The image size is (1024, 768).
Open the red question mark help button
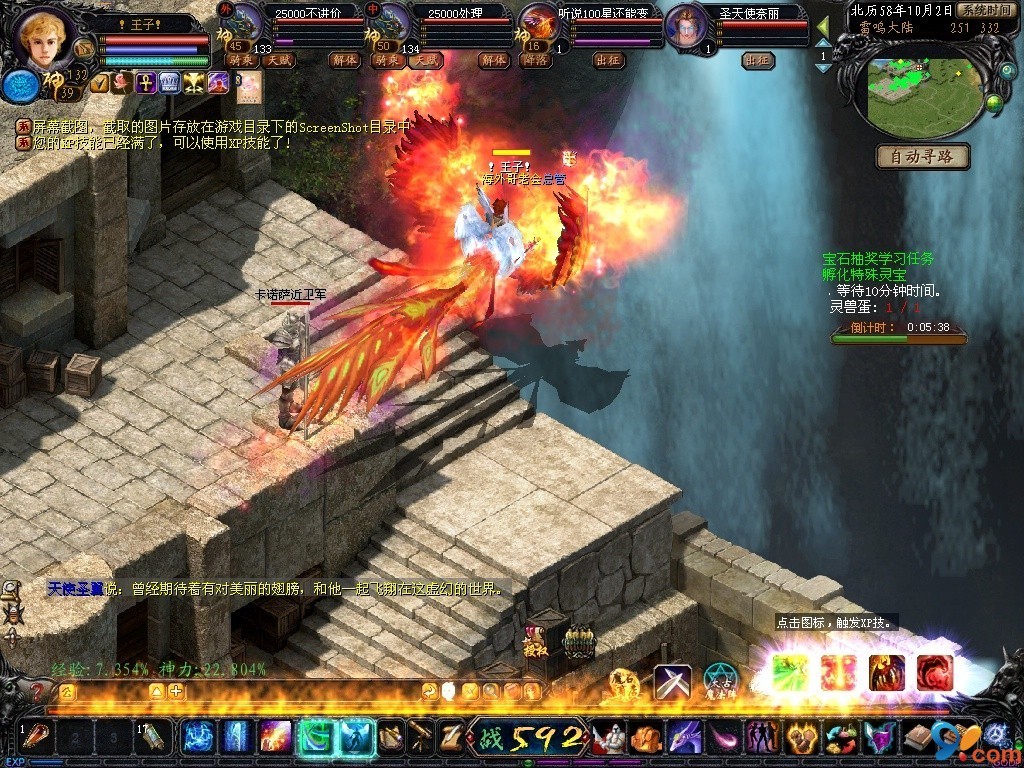point(38,692)
